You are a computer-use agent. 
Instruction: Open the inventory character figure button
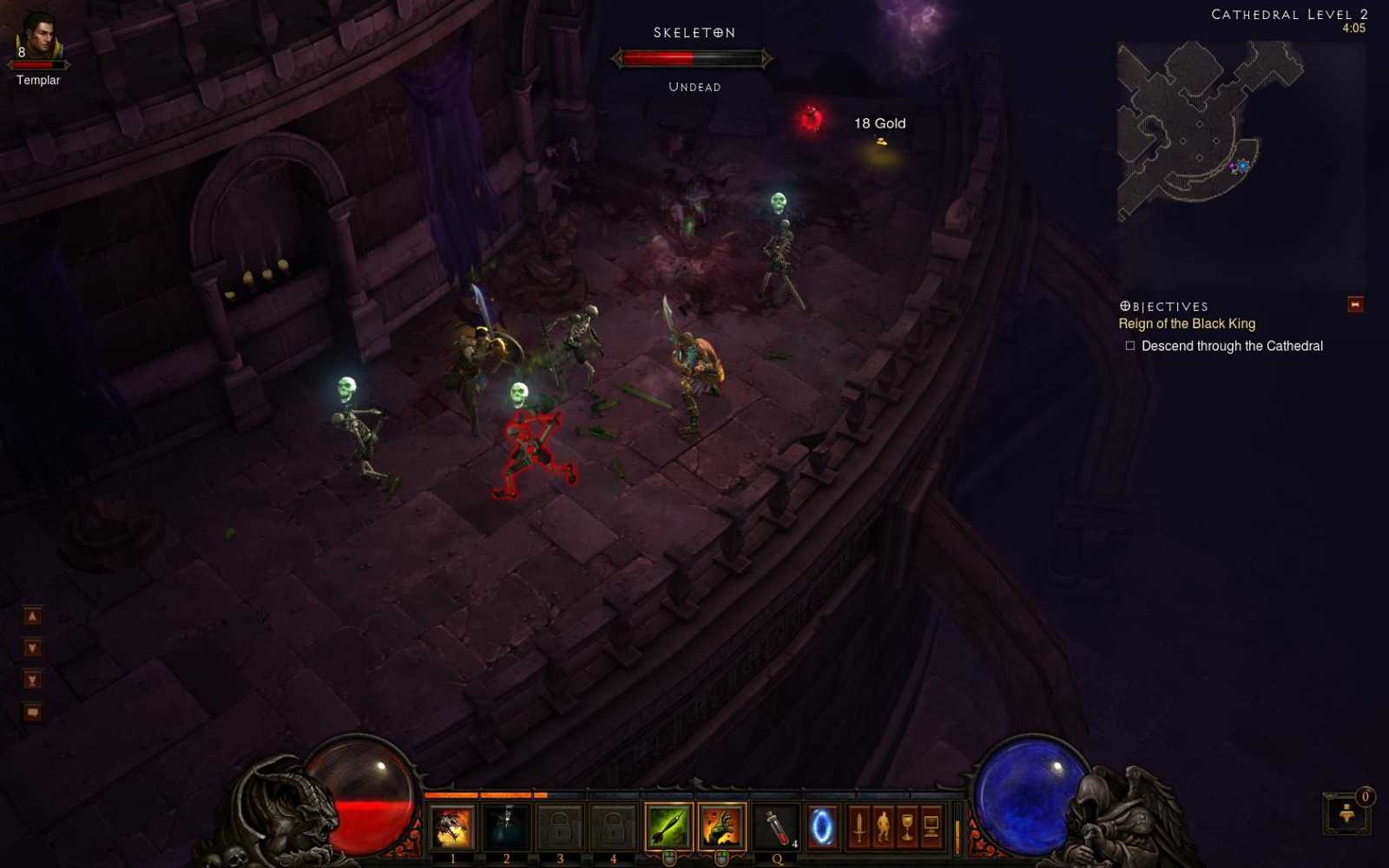[883, 827]
